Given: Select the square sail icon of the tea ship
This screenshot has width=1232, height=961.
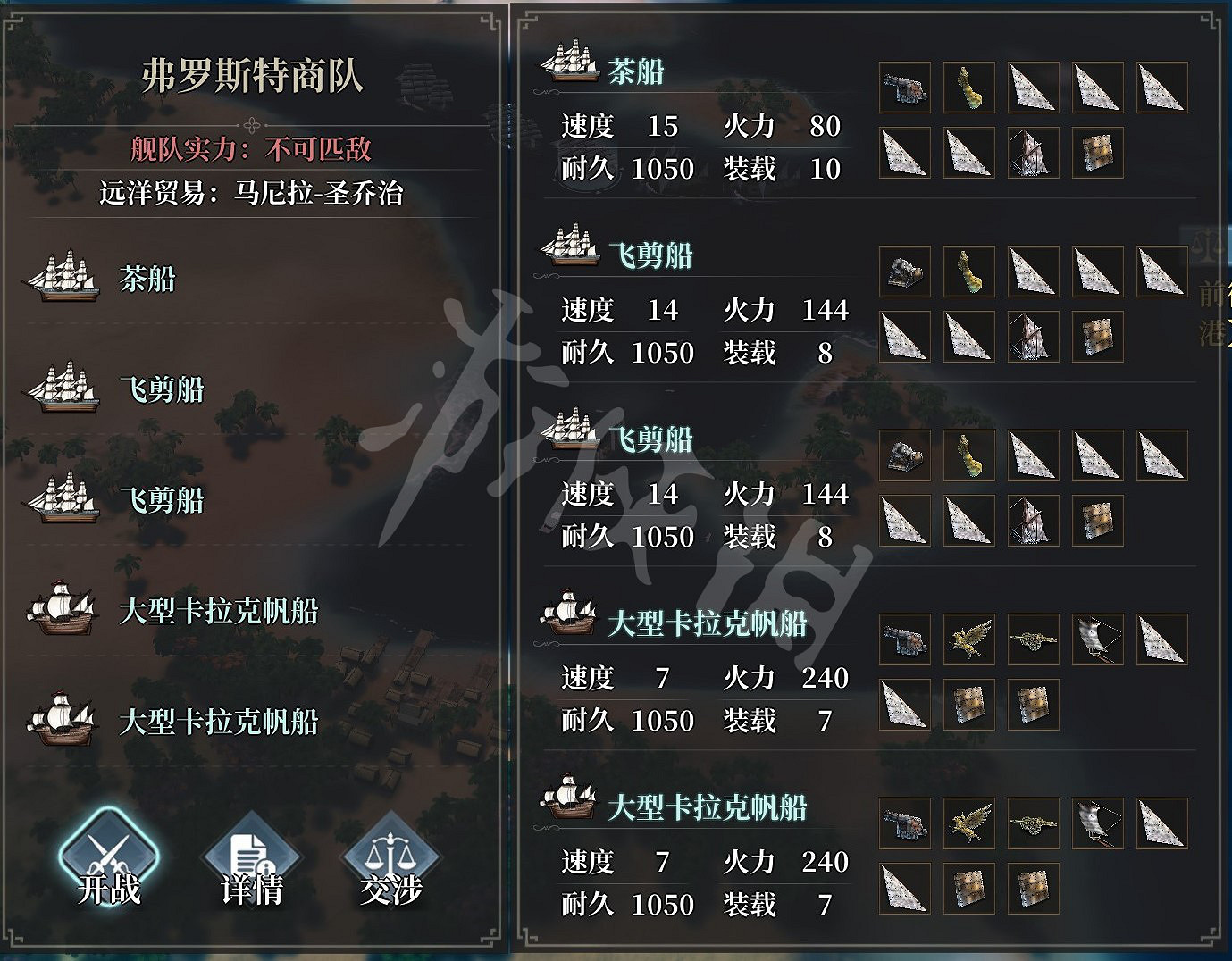Looking at the screenshot, I should pyautogui.click(x=1098, y=152).
